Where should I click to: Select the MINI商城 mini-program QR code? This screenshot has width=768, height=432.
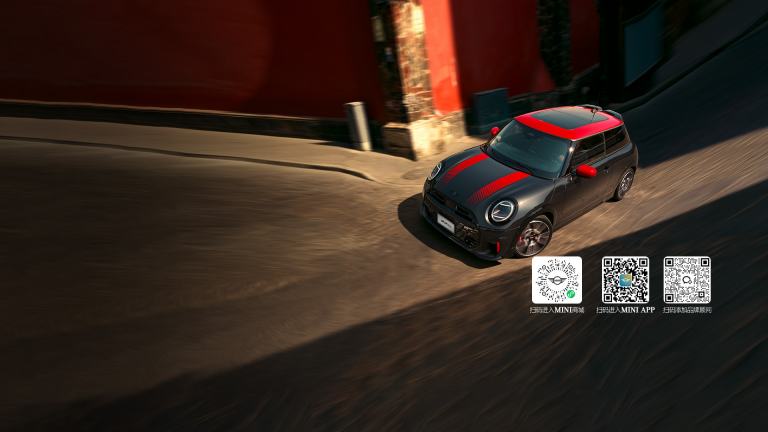pyautogui.click(x=556, y=280)
